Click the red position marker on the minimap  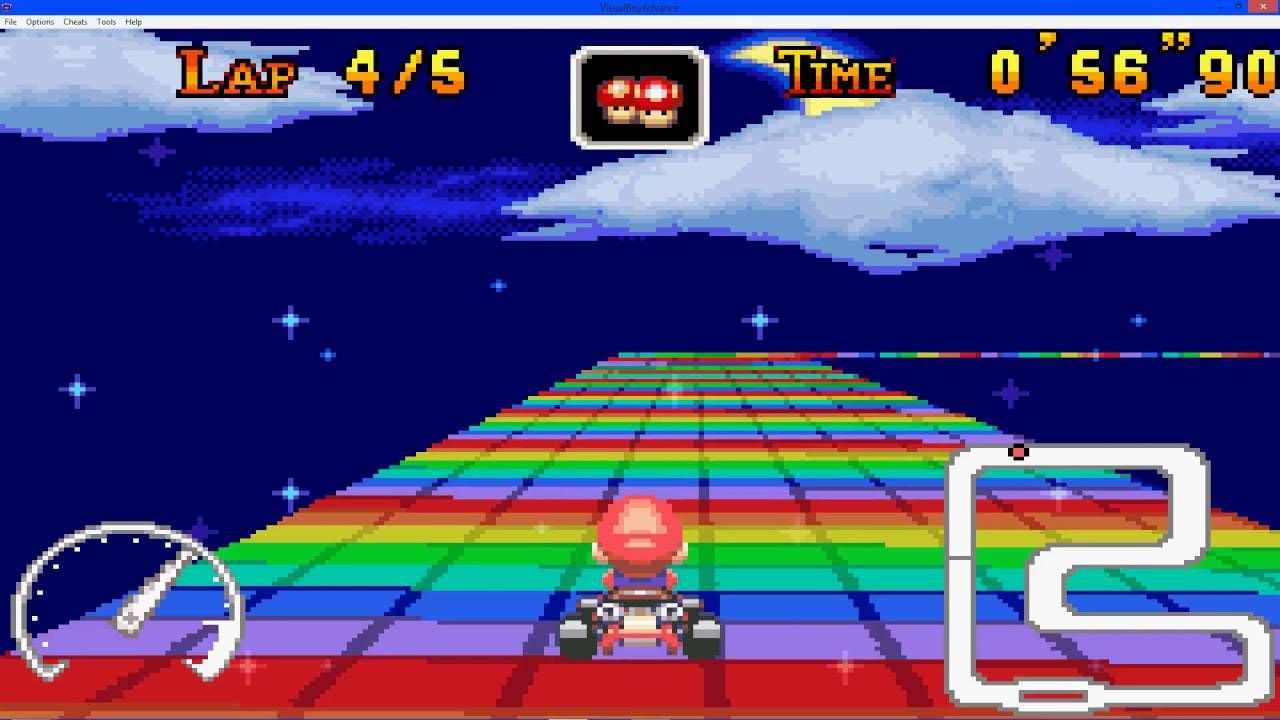1018,452
